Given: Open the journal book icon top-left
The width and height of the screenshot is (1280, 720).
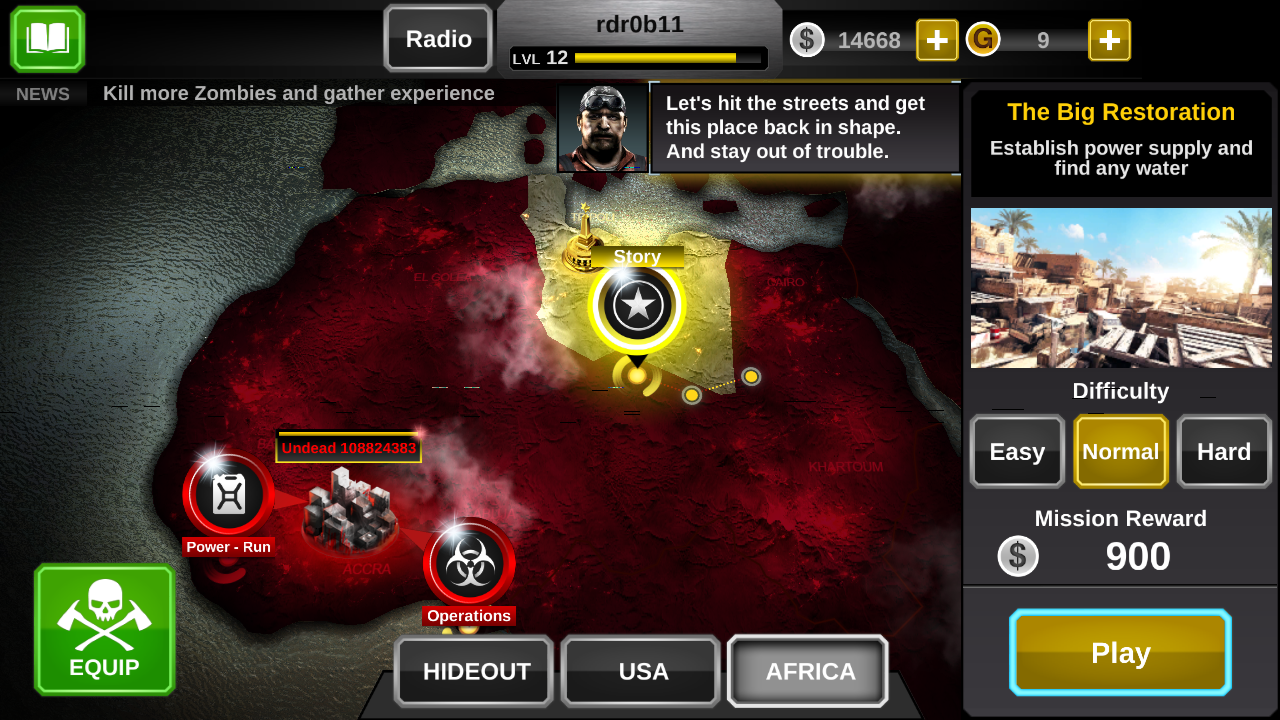Looking at the screenshot, I should (47, 40).
